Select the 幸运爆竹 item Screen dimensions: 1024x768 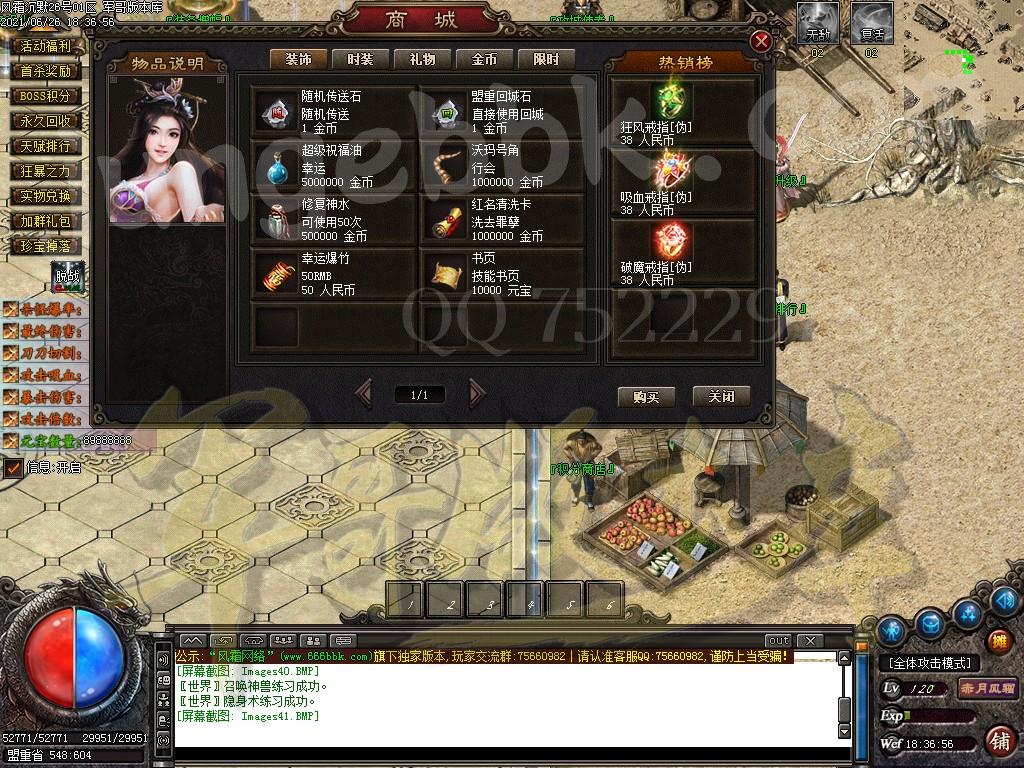click(333, 274)
